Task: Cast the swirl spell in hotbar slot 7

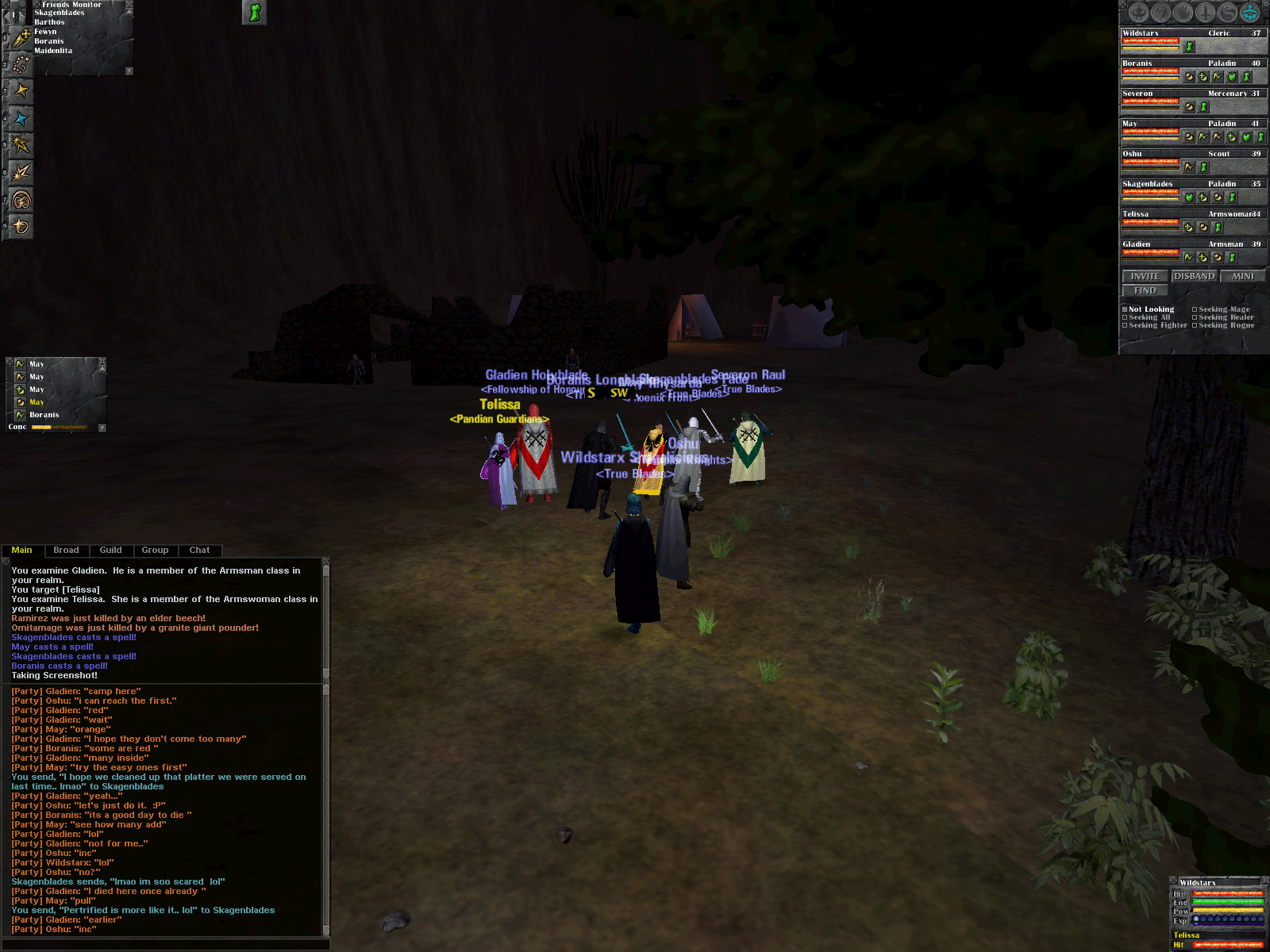Action: point(21,200)
